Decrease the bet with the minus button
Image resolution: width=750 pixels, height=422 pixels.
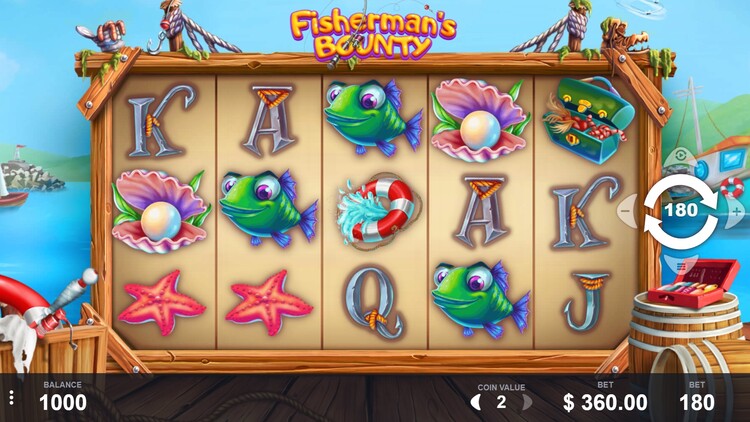627,211
